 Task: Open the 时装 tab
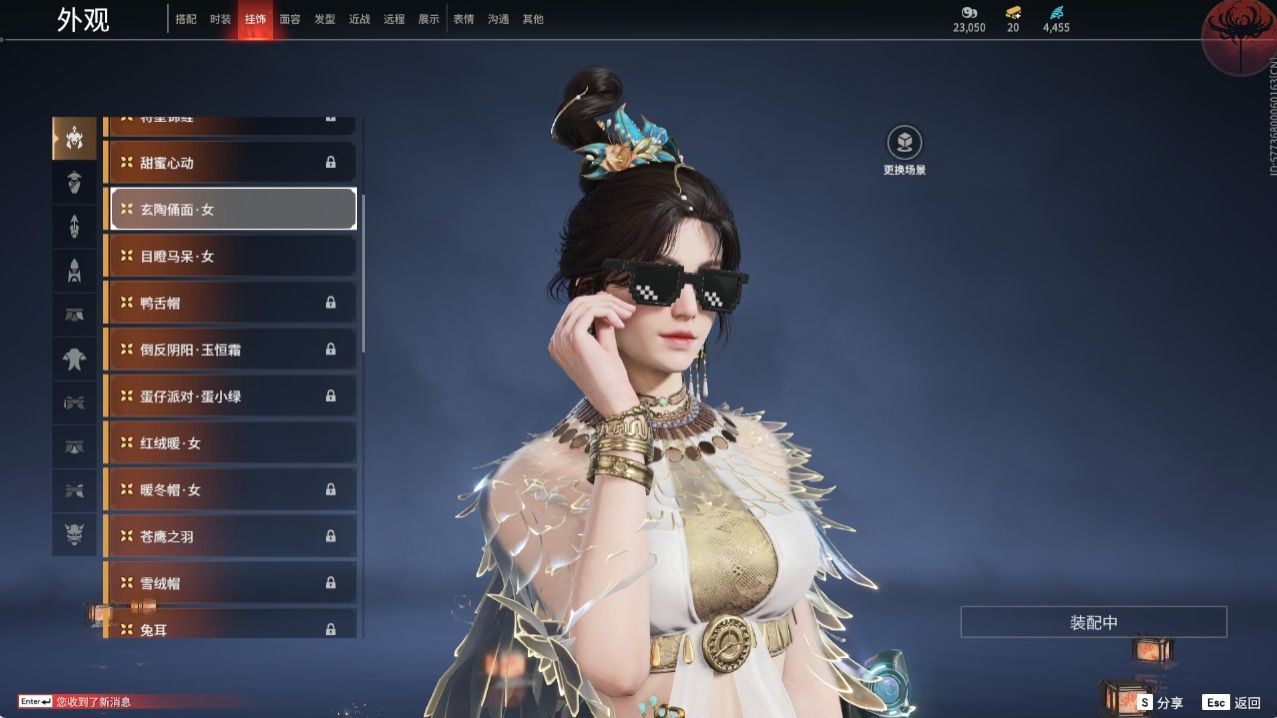[221, 19]
